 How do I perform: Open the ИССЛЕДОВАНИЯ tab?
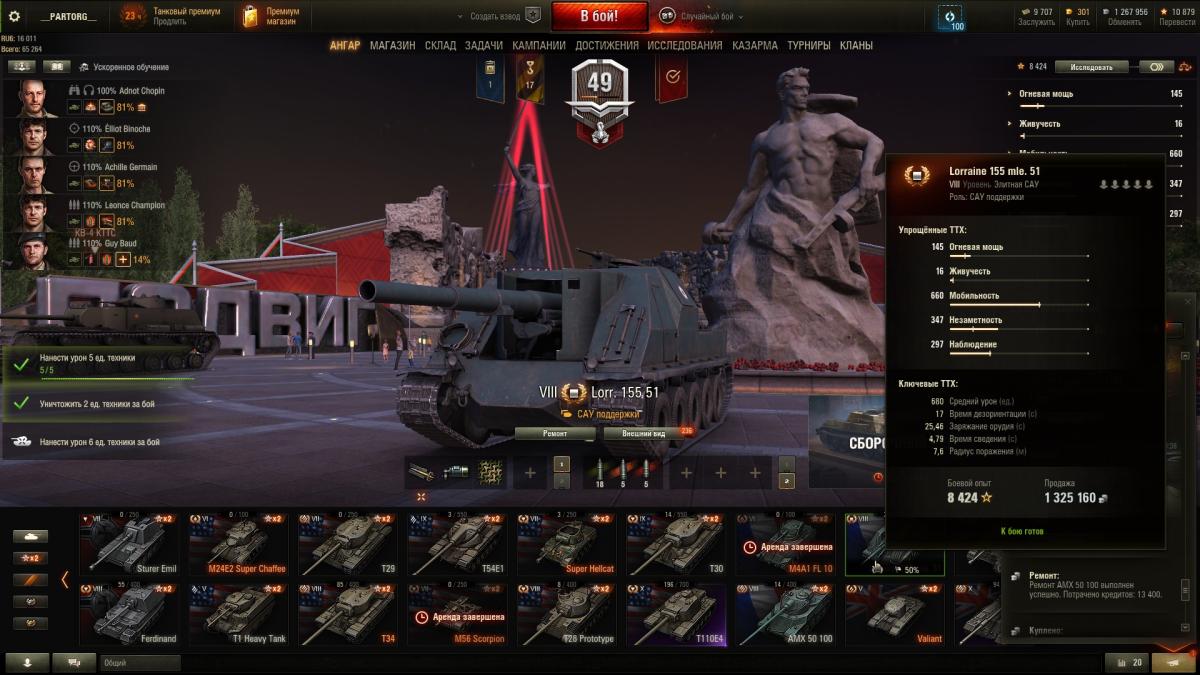coord(684,45)
